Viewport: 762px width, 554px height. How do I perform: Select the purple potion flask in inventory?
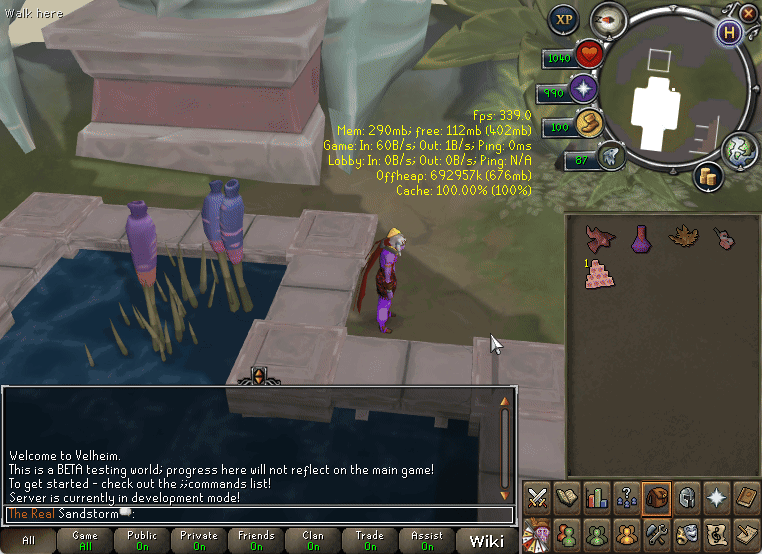coord(642,238)
